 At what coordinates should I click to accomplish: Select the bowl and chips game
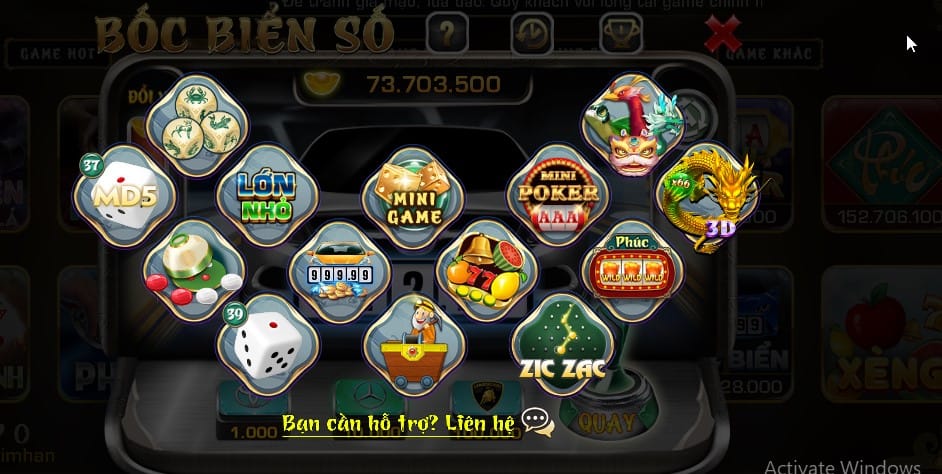point(192,266)
